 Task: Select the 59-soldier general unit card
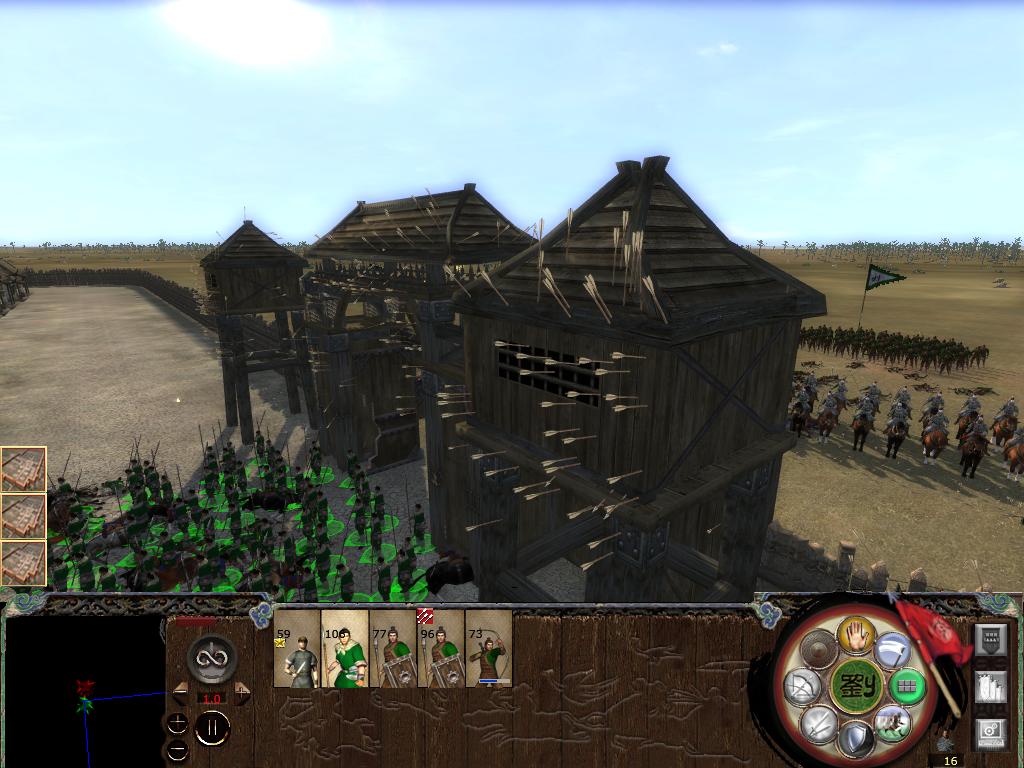pos(297,649)
